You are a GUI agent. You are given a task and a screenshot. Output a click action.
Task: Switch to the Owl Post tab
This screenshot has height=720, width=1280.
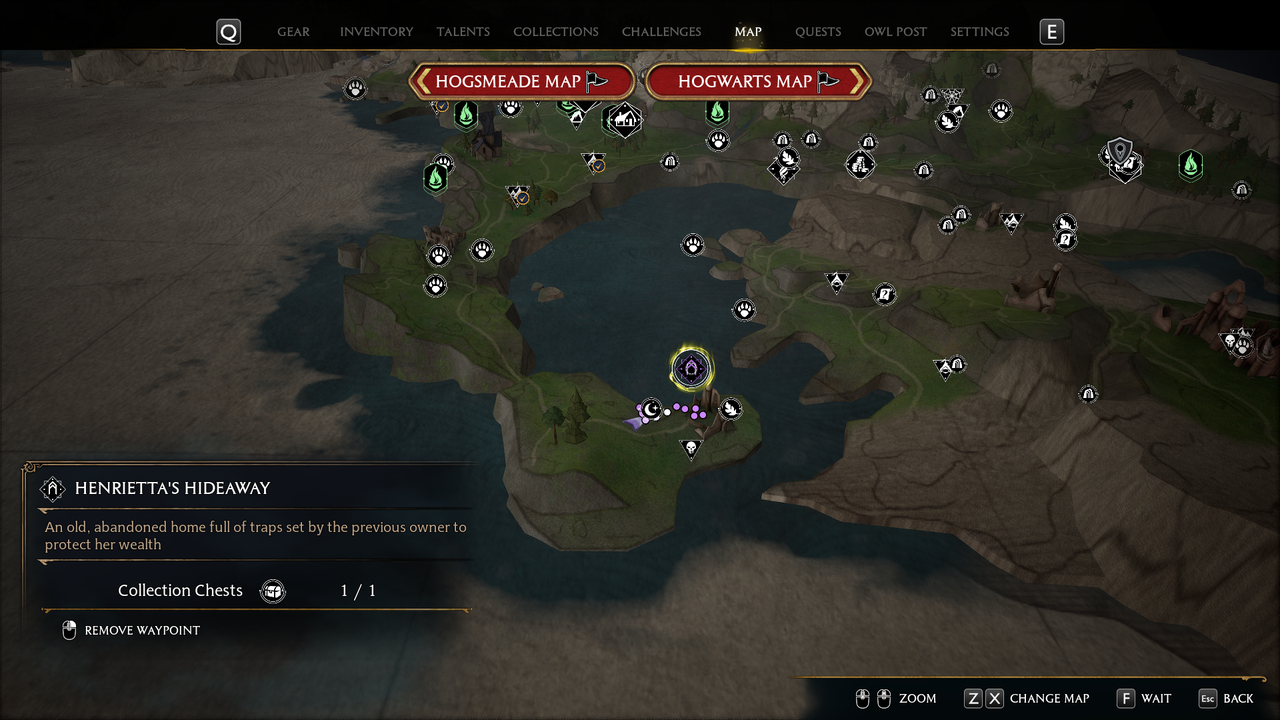pyautogui.click(x=896, y=32)
